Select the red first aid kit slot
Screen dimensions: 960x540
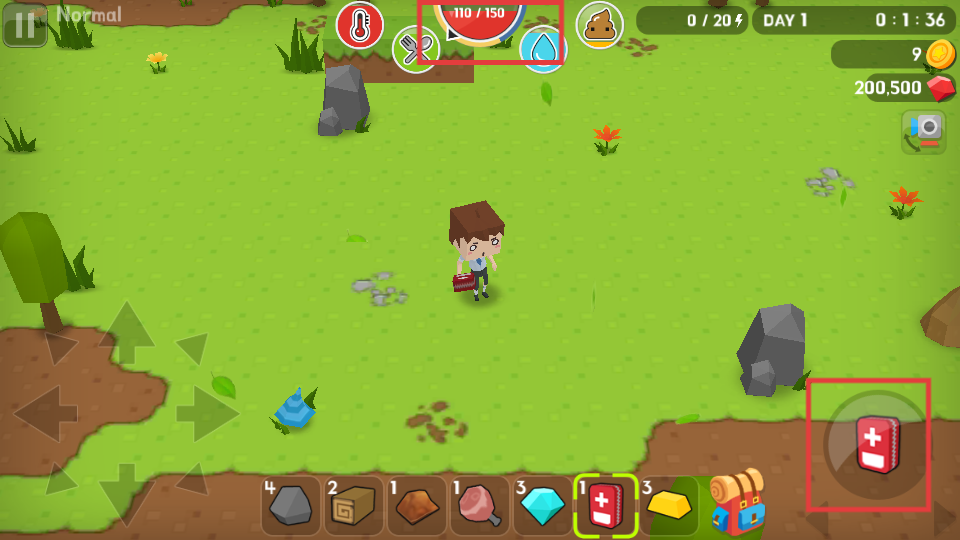click(x=606, y=505)
